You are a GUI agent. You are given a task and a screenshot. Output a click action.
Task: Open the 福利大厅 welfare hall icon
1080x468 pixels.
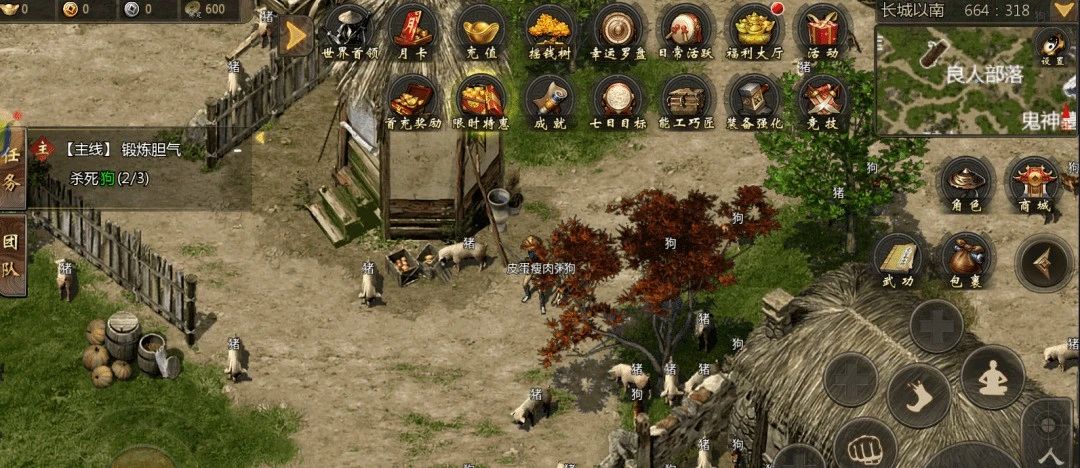pos(755,31)
